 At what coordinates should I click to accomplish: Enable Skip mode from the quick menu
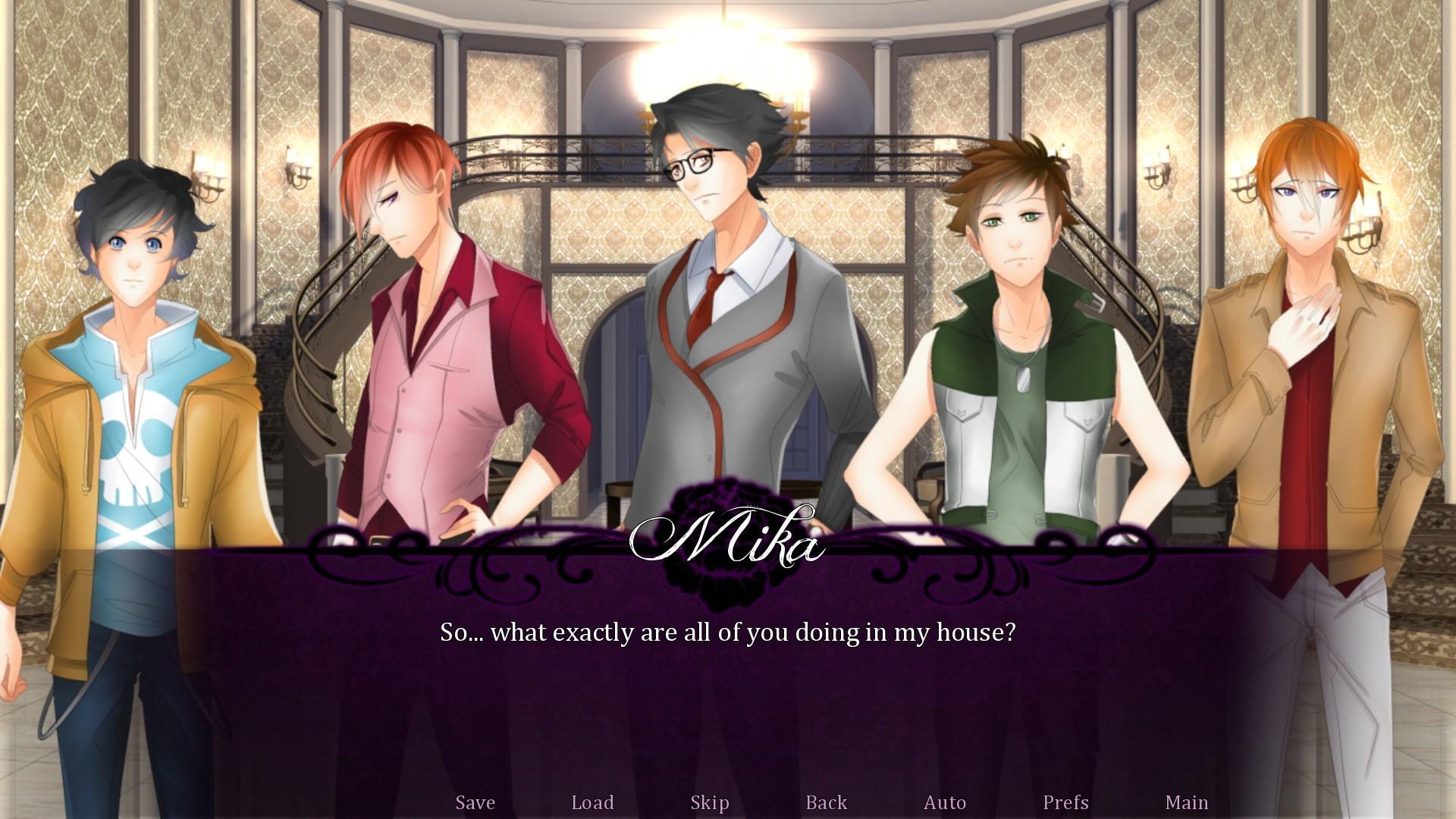point(708,802)
